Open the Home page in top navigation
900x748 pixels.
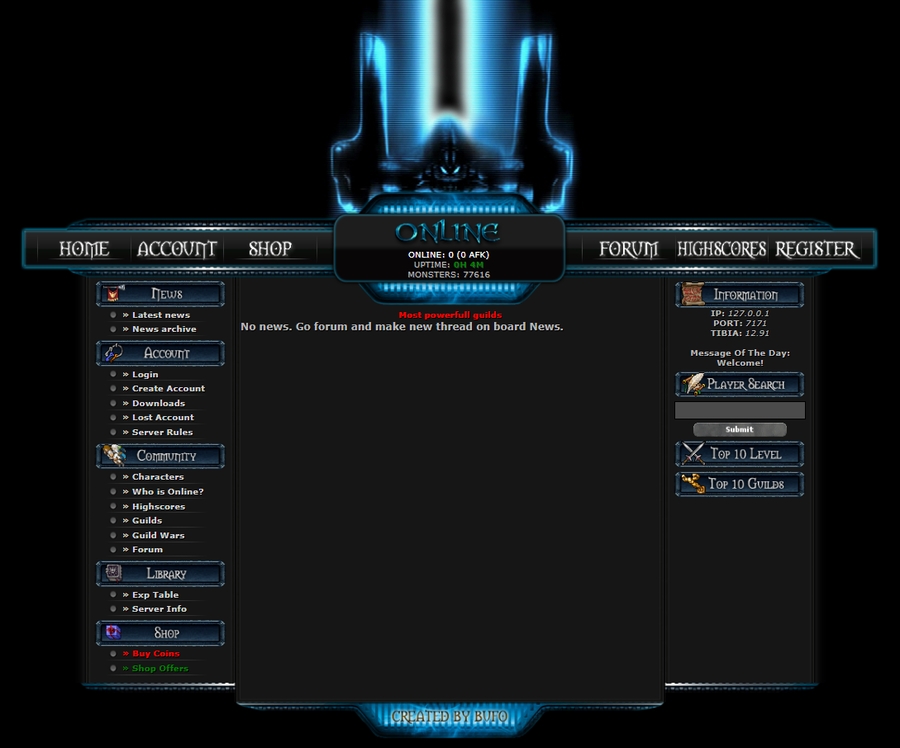(x=84, y=249)
